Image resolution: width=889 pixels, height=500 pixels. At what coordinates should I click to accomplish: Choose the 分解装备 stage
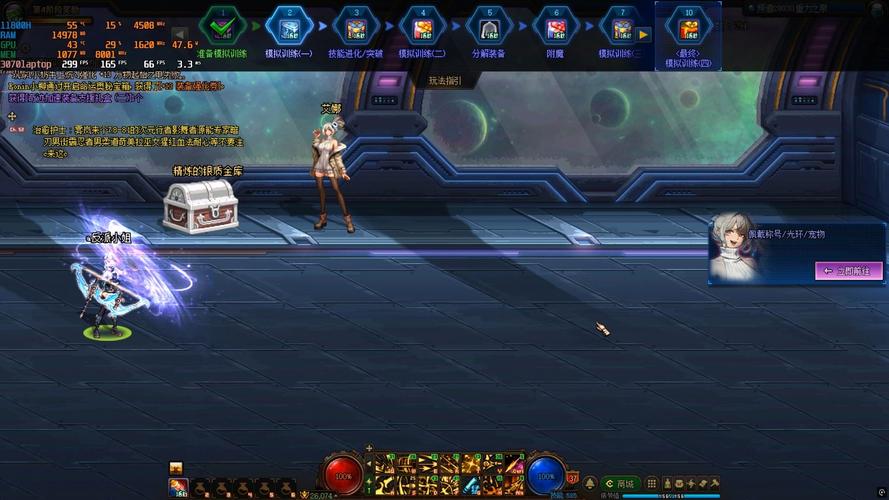click(488, 26)
